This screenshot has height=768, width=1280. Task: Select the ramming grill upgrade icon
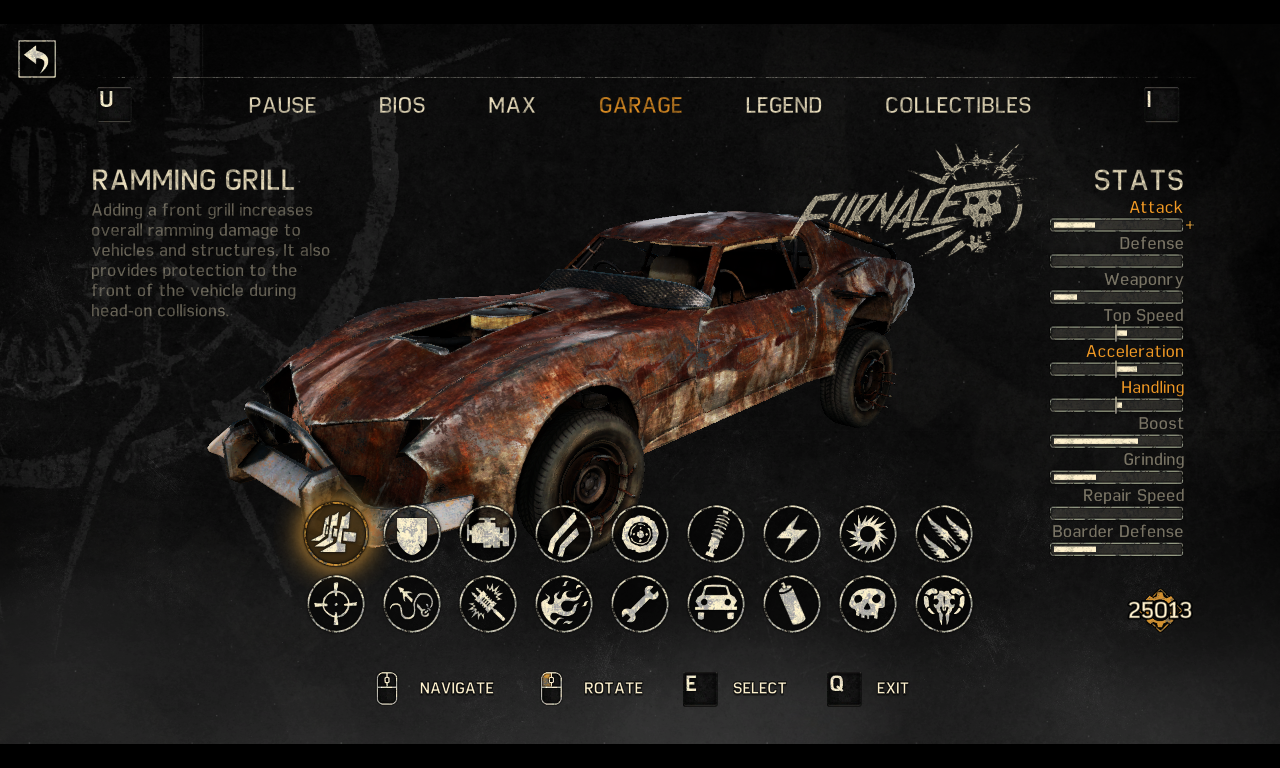(x=336, y=534)
